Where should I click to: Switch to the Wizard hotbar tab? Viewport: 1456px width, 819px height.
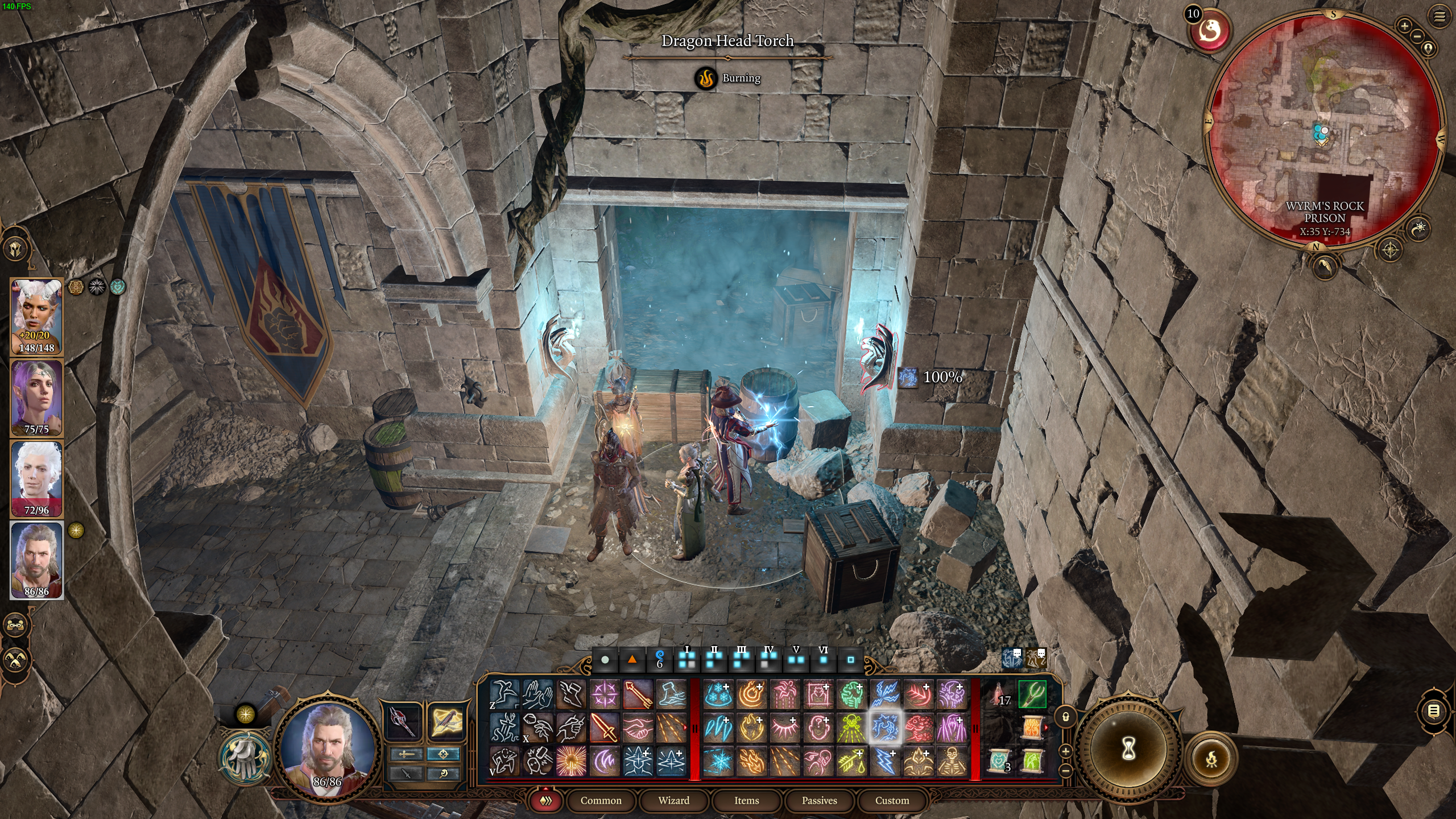[674, 800]
